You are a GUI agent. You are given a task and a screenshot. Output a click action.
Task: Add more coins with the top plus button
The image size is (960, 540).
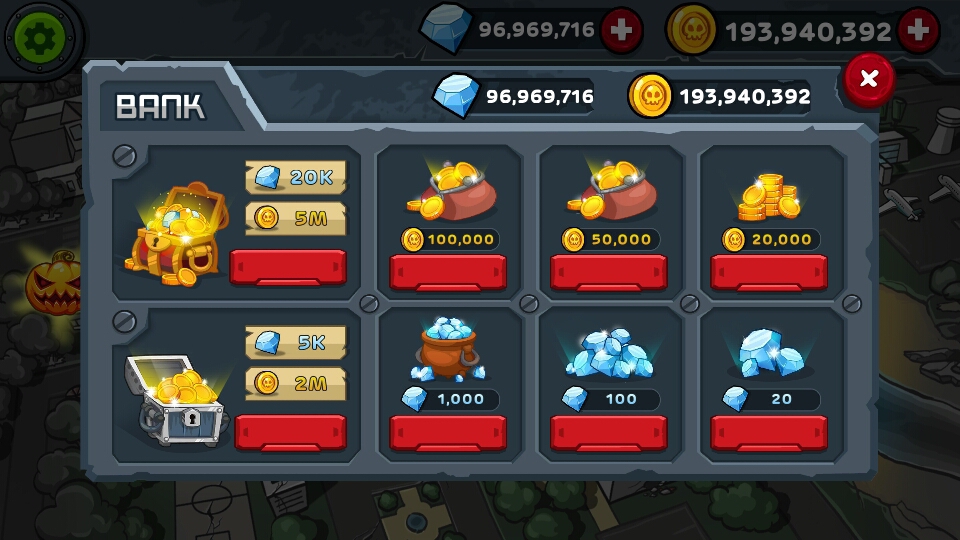[918, 31]
